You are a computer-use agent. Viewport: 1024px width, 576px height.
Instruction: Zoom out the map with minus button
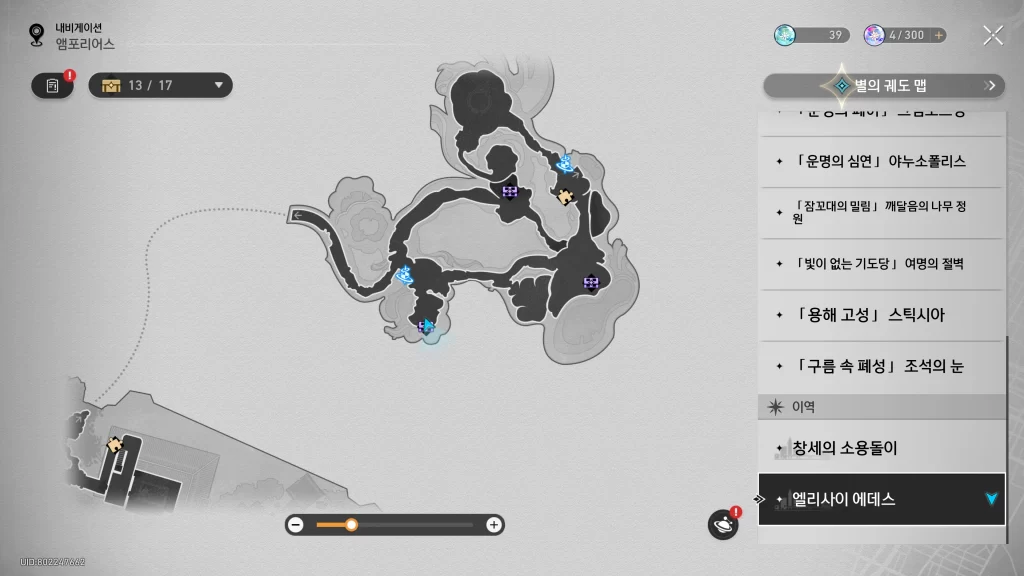click(296, 524)
